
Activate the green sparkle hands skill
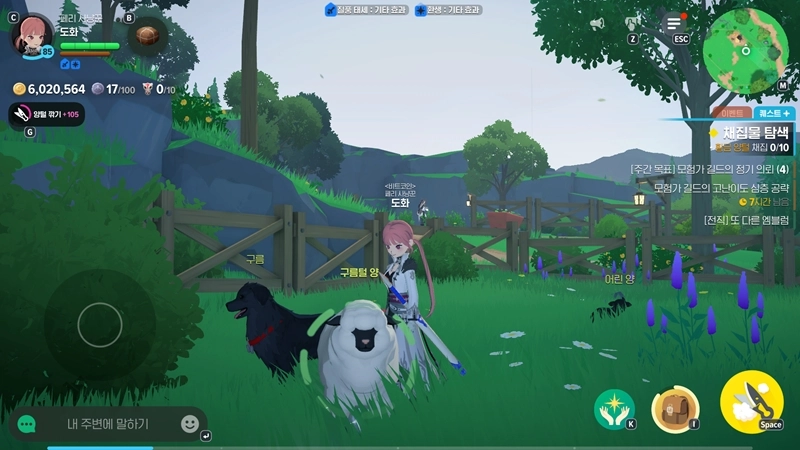coord(613,408)
